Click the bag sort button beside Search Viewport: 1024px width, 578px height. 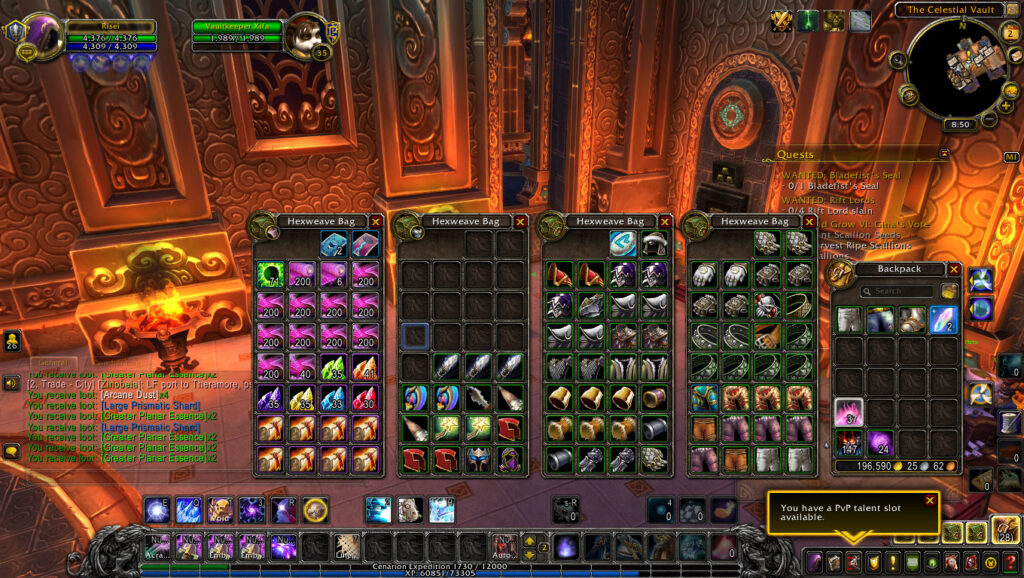[x=948, y=292]
